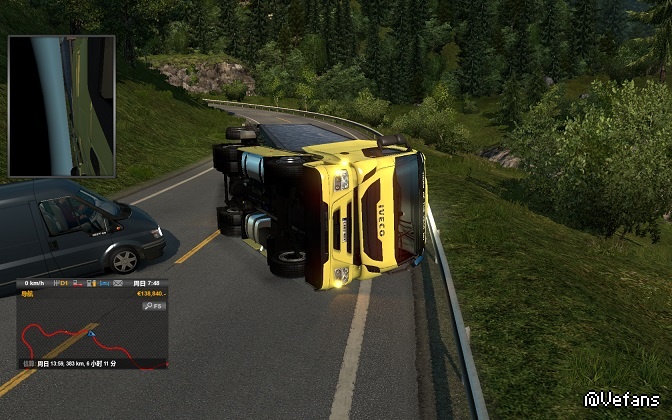Click the fuel pump status icon
The image size is (672, 420).
[91, 283]
